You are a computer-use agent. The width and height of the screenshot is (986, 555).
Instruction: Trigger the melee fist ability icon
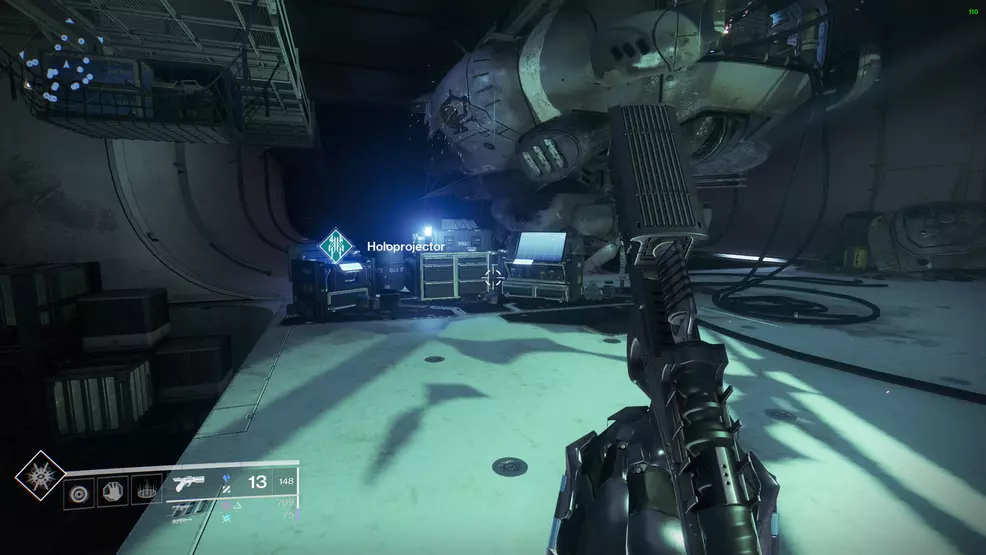pos(113,493)
